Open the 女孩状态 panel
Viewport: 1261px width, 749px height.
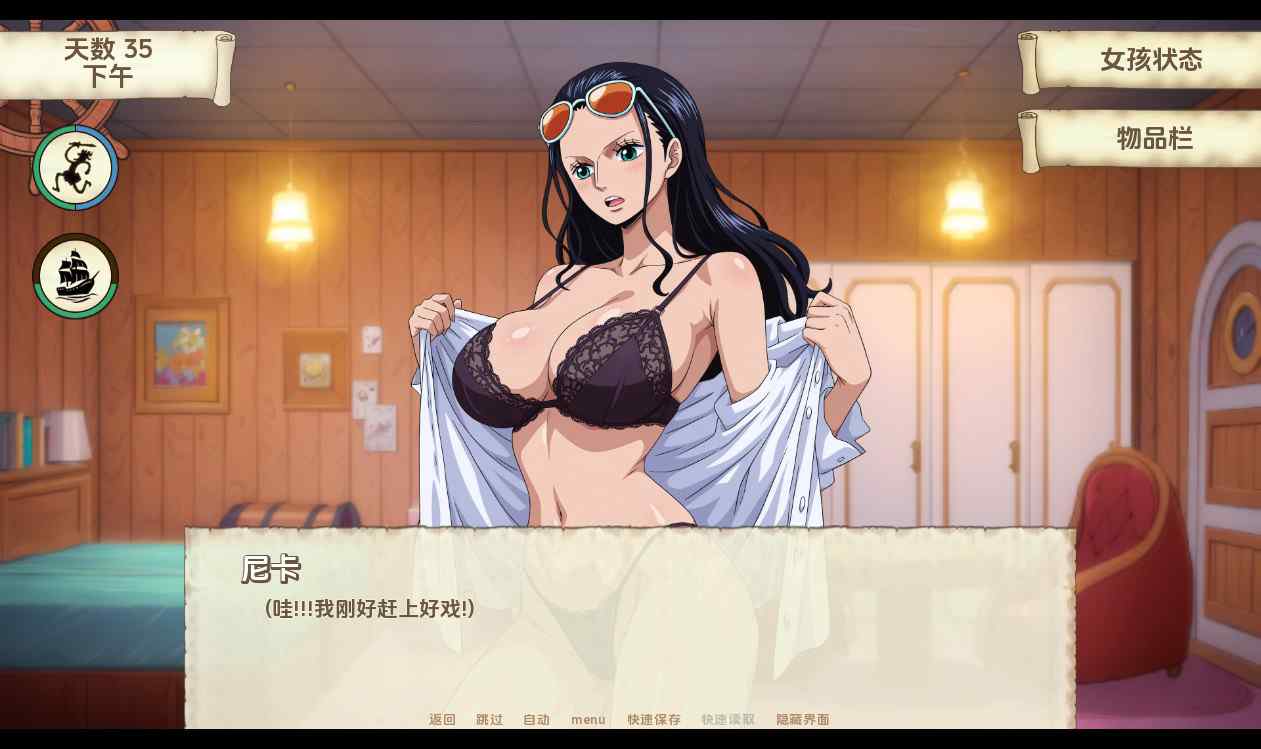(1150, 60)
